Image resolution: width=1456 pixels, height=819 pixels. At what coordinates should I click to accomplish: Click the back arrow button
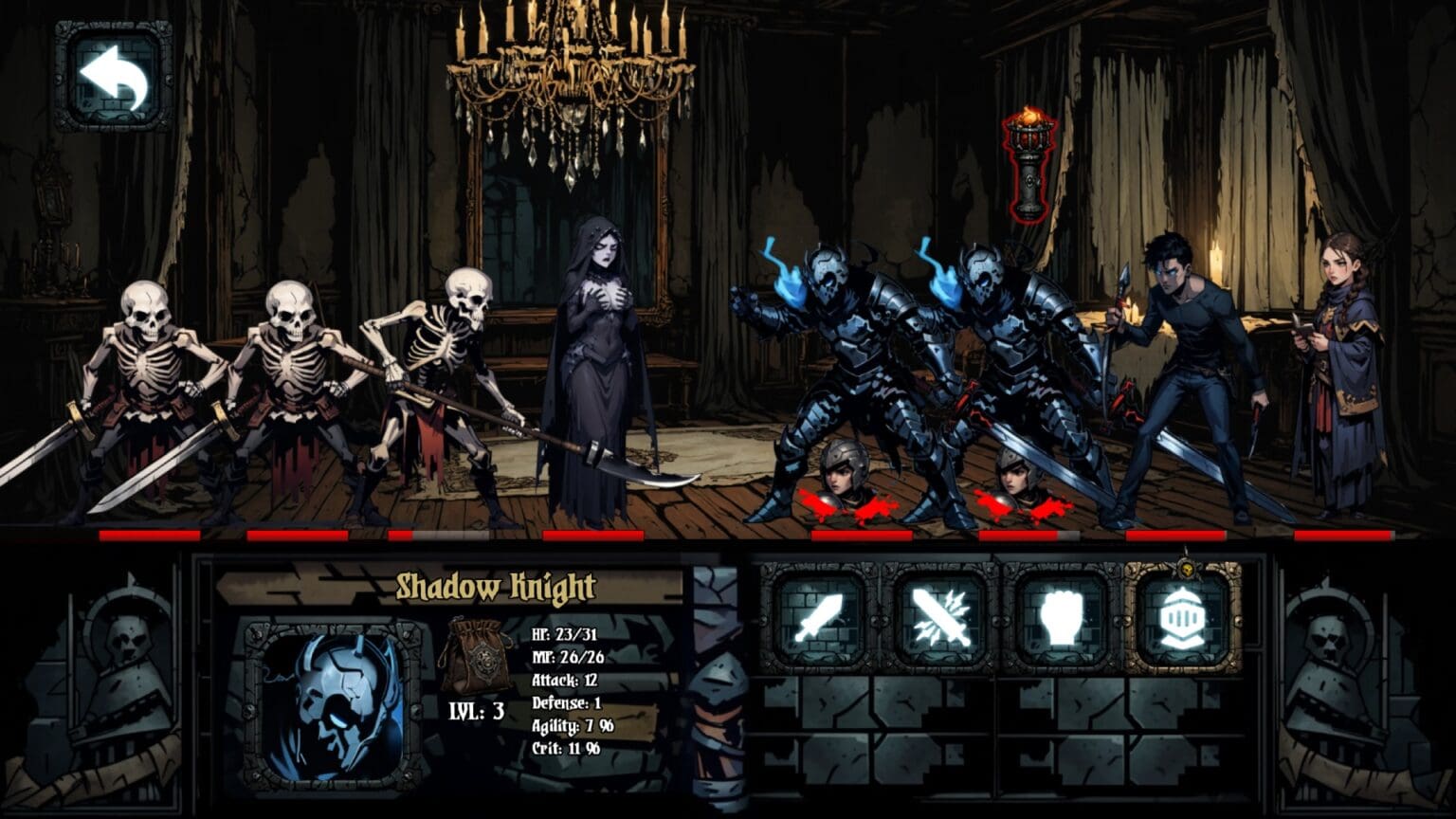point(114,77)
